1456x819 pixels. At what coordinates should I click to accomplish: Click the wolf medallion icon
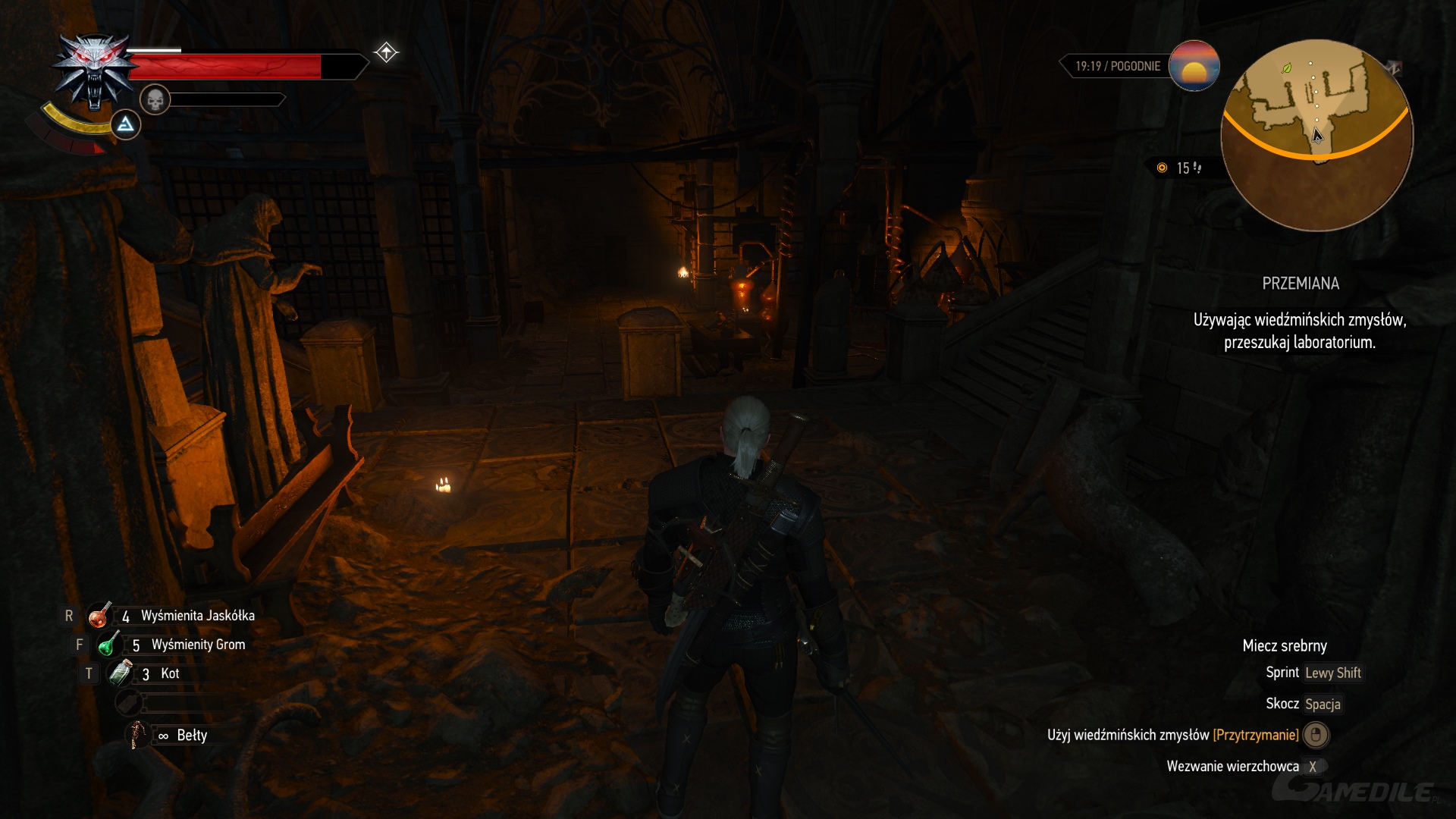tap(93, 71)
